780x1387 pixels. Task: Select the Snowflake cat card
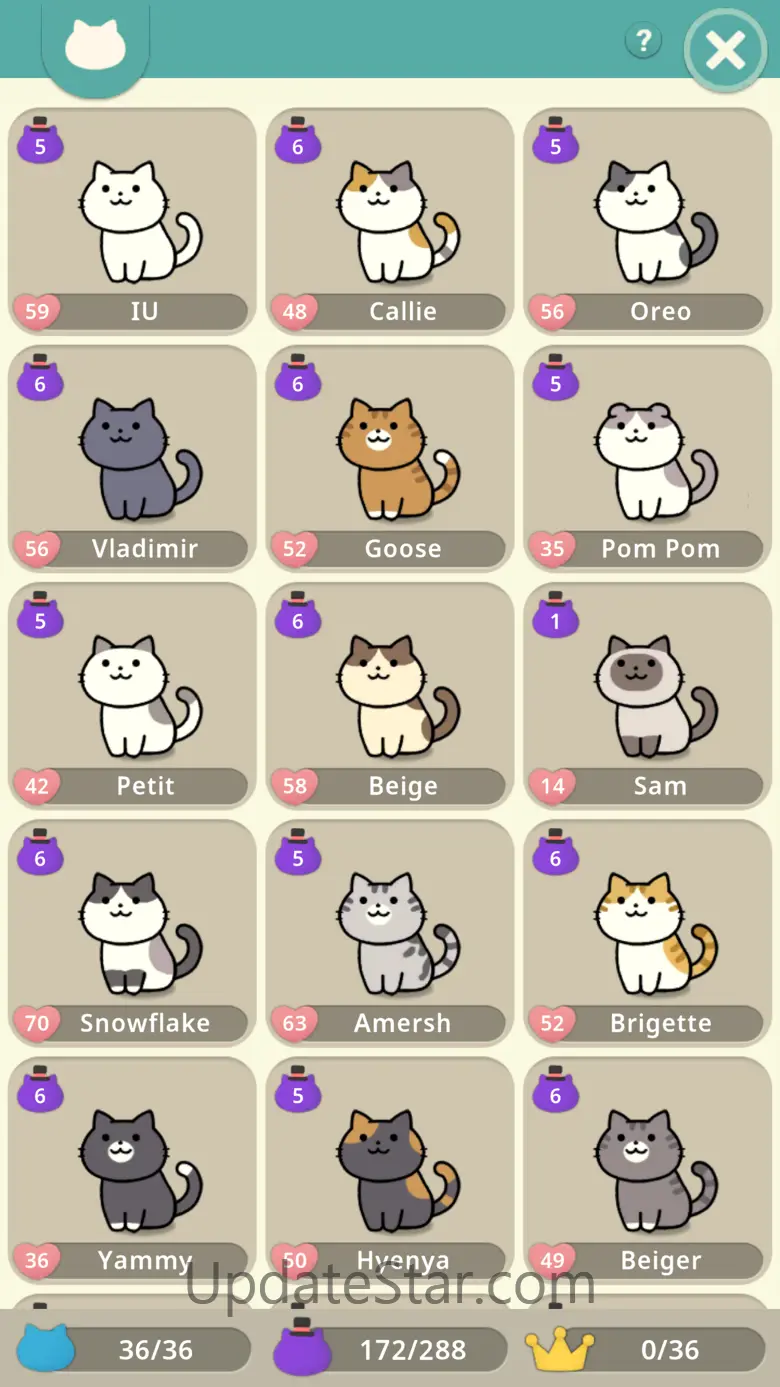tap(132, 933)
